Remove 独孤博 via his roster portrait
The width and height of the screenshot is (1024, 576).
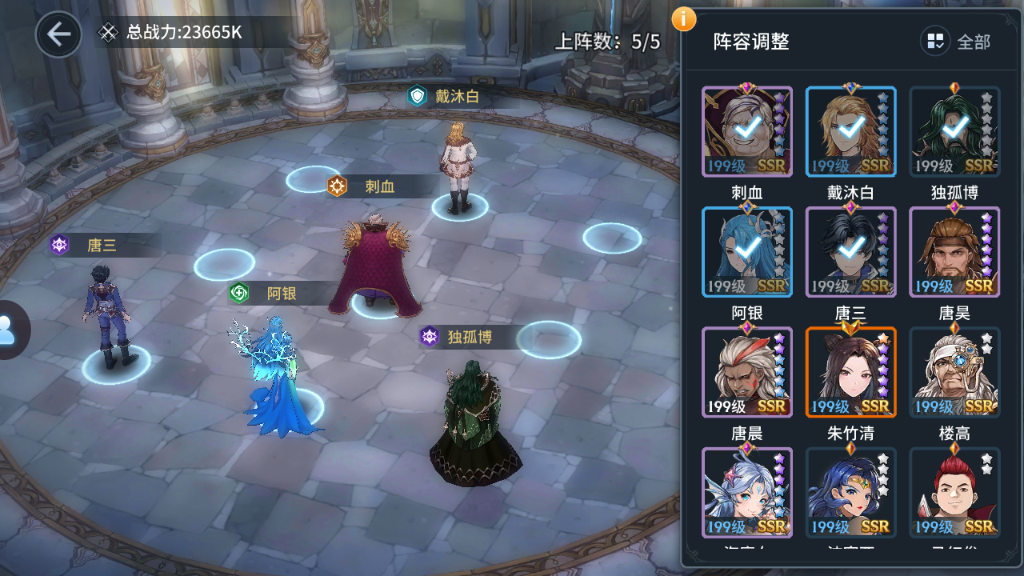954,131
